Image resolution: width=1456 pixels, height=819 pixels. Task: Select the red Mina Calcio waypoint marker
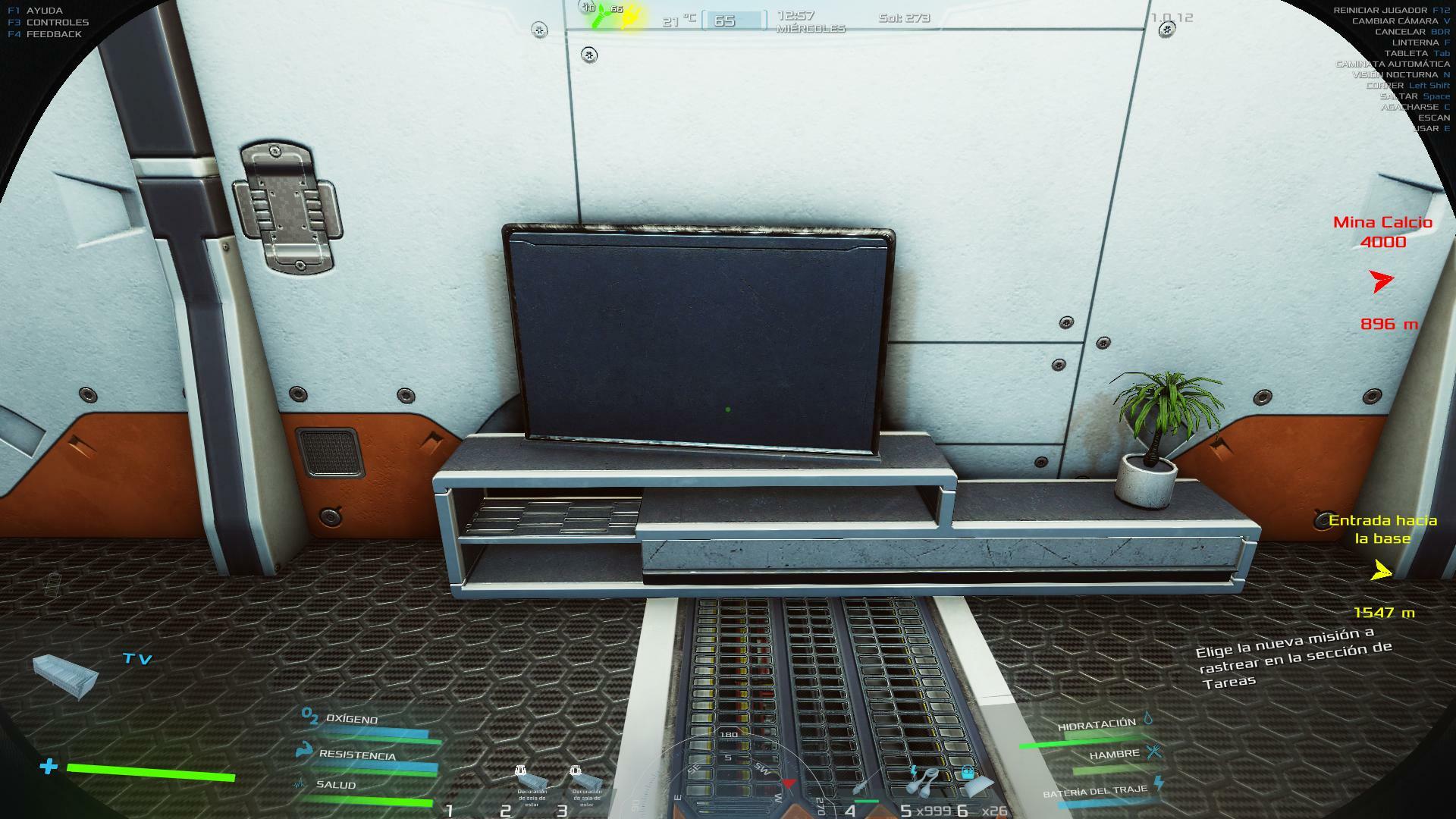[1382, 281]
